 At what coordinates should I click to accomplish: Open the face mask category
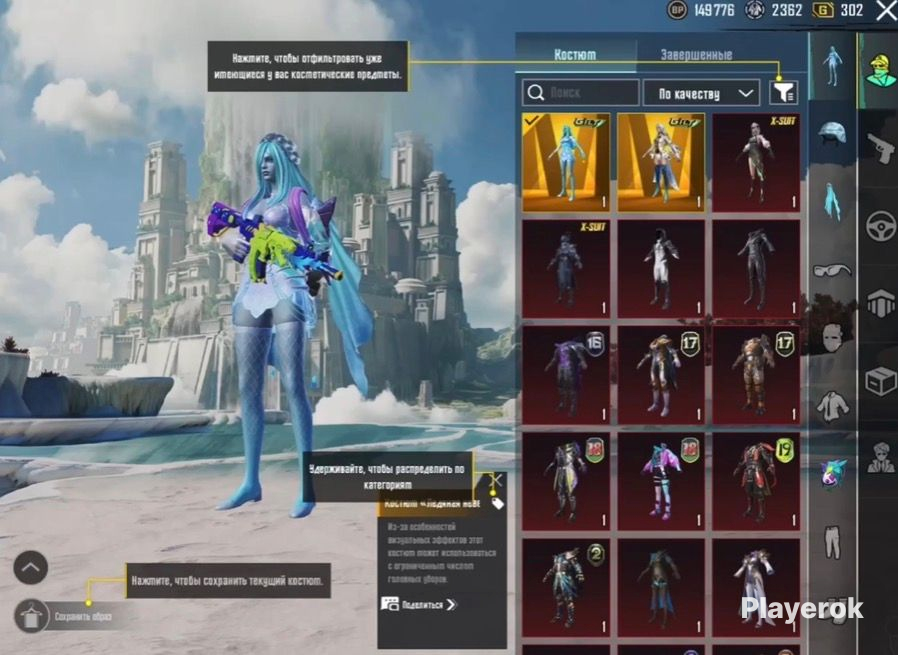832,338
